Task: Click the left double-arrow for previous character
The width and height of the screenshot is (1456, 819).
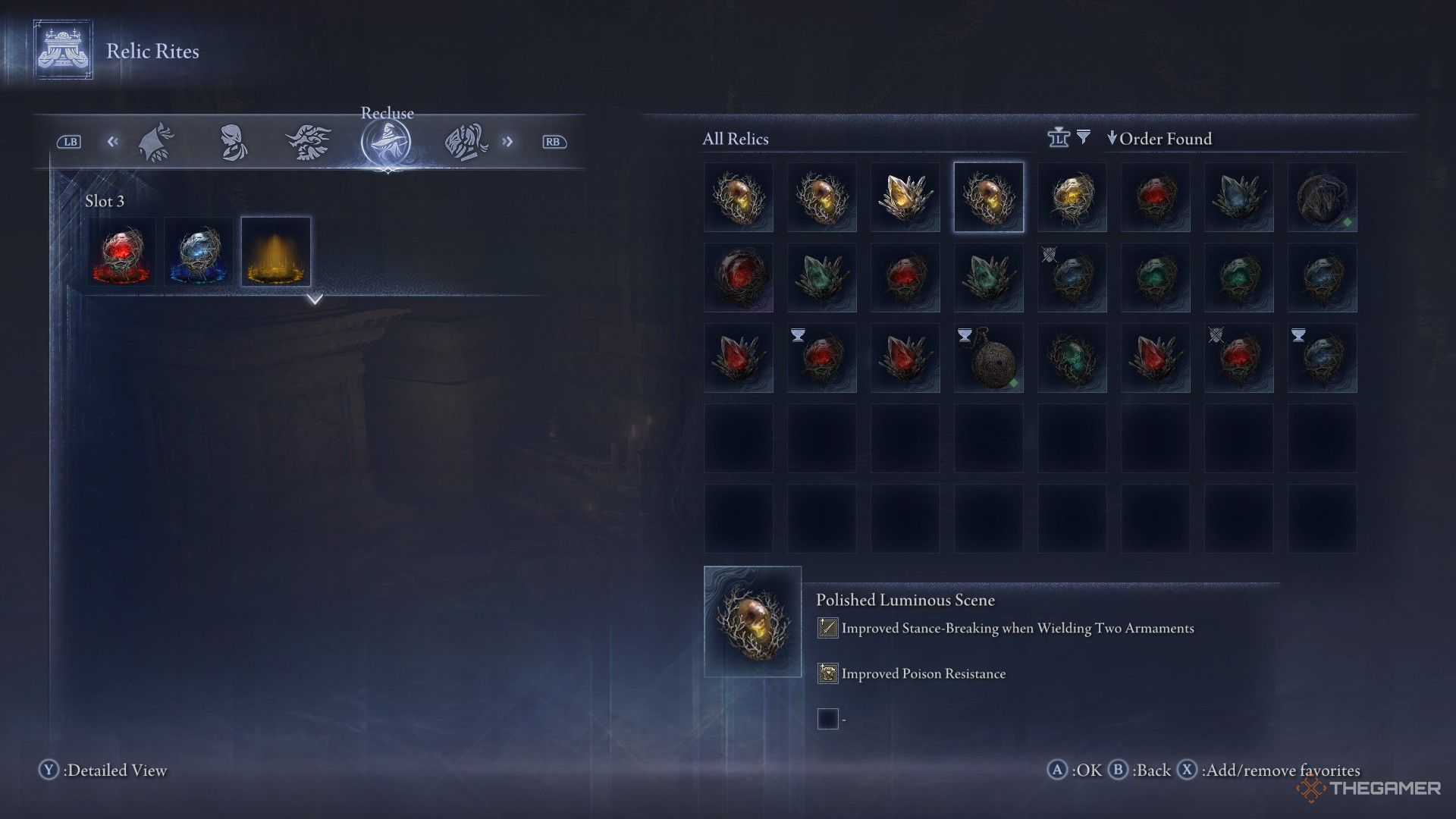Action: (x=113, y=142)
